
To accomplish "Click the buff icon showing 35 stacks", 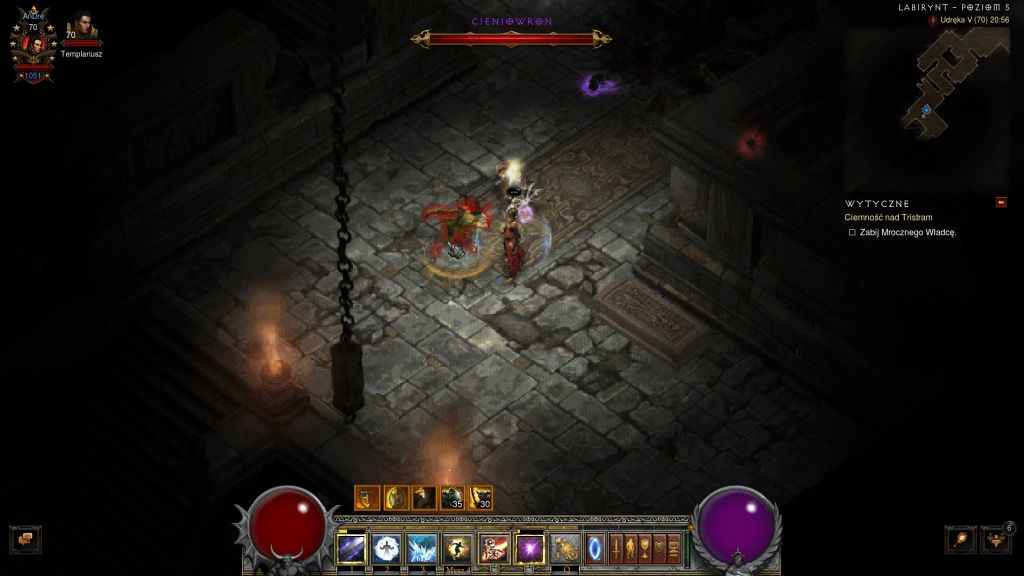I will [x=452, y=497].
